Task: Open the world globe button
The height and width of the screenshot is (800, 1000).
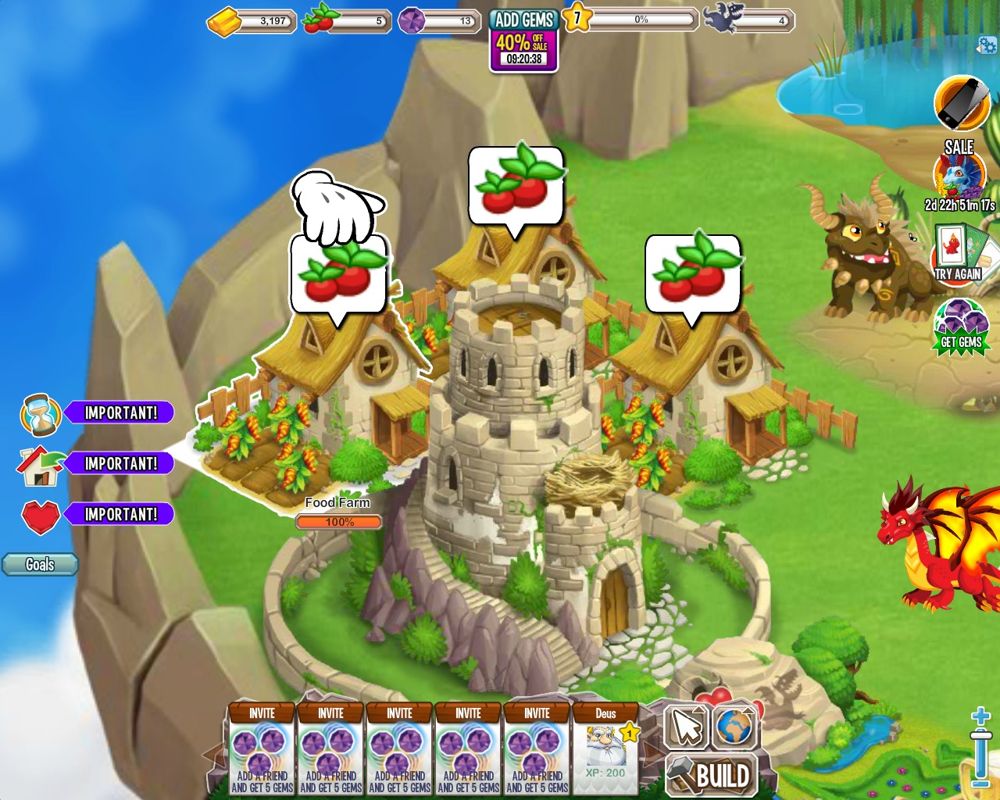Action: (735, 726)
